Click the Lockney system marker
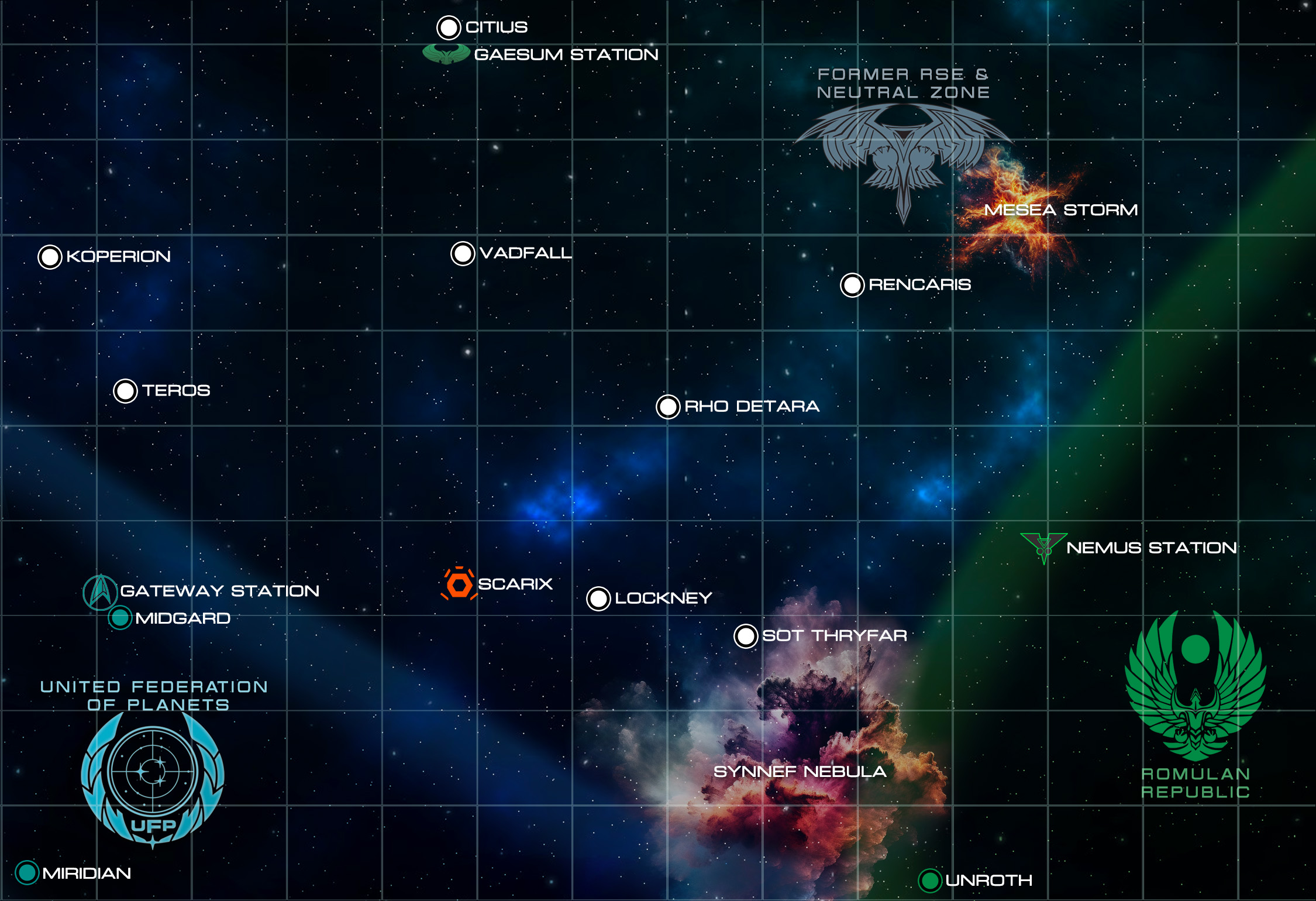 point(598,599)
